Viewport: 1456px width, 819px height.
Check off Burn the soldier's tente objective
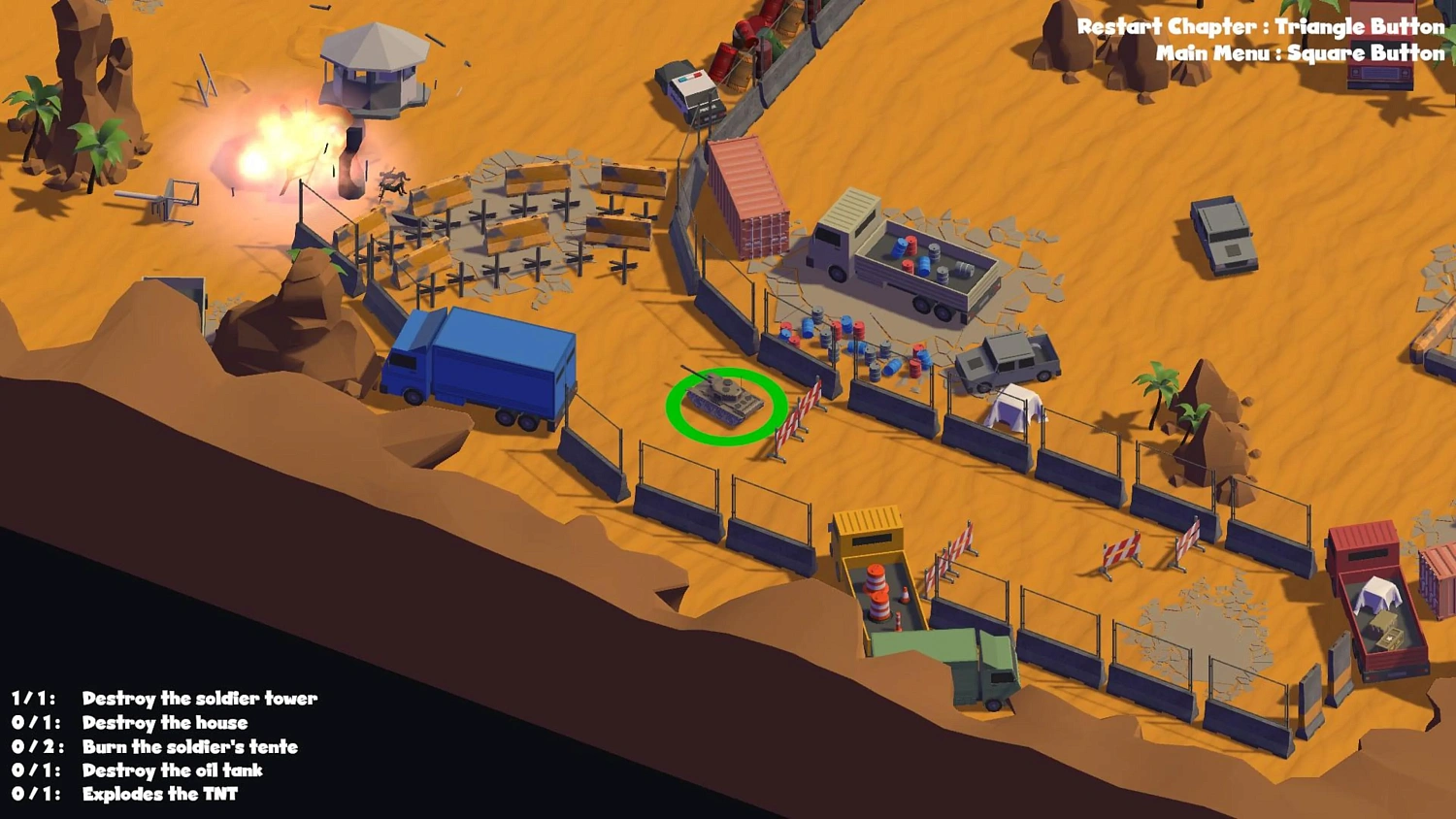click(190, 747)
